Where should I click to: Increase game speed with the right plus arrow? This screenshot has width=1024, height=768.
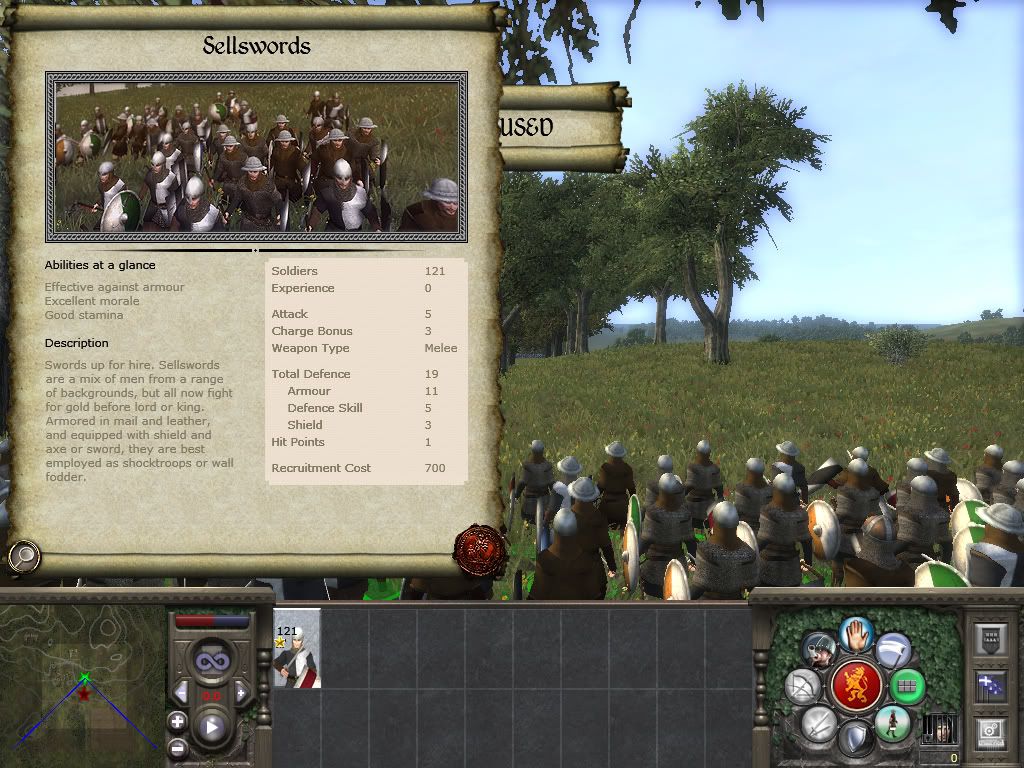(241, 693)
